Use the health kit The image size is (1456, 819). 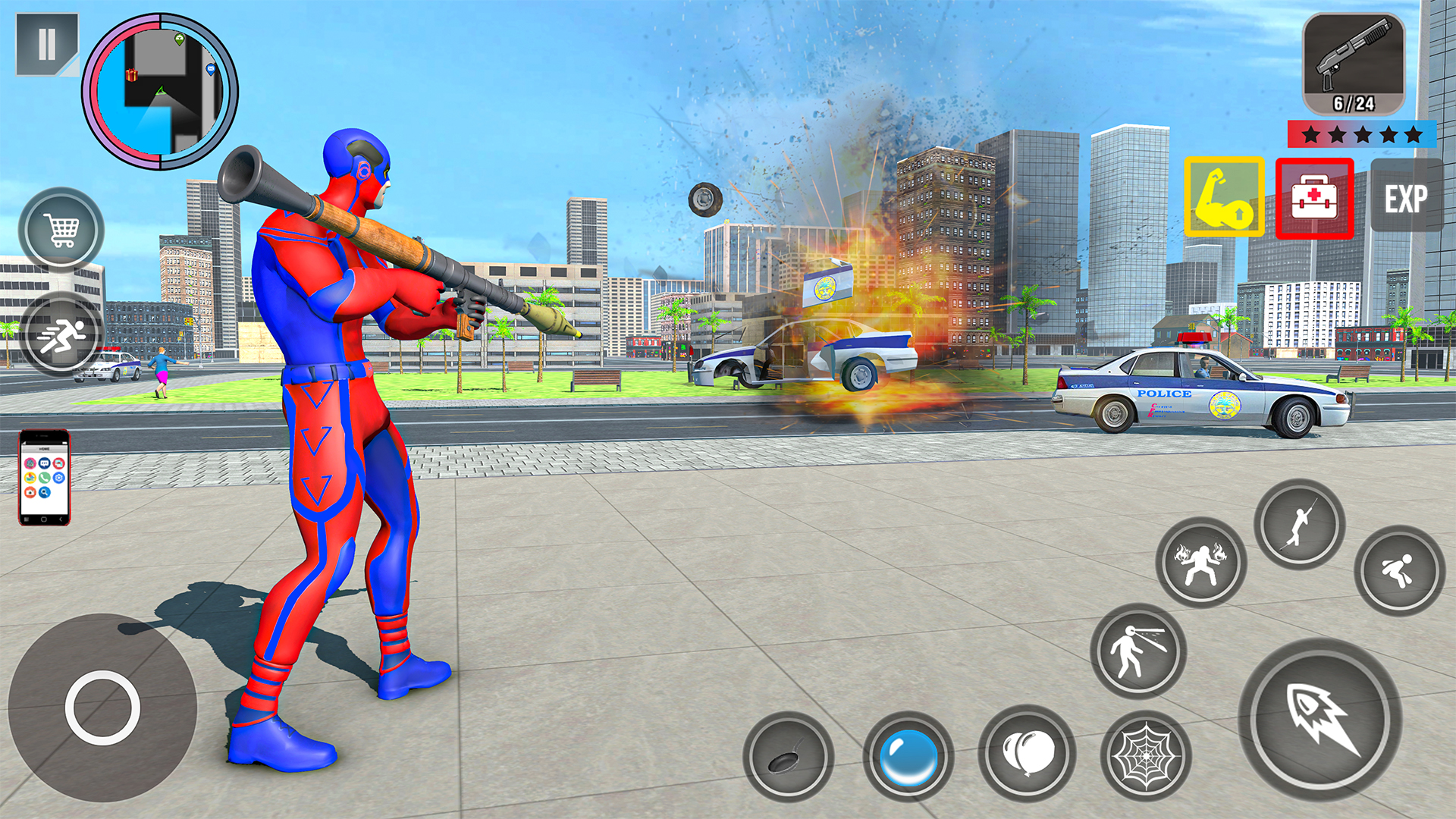pyautogui.click(x=1314, y=197)
